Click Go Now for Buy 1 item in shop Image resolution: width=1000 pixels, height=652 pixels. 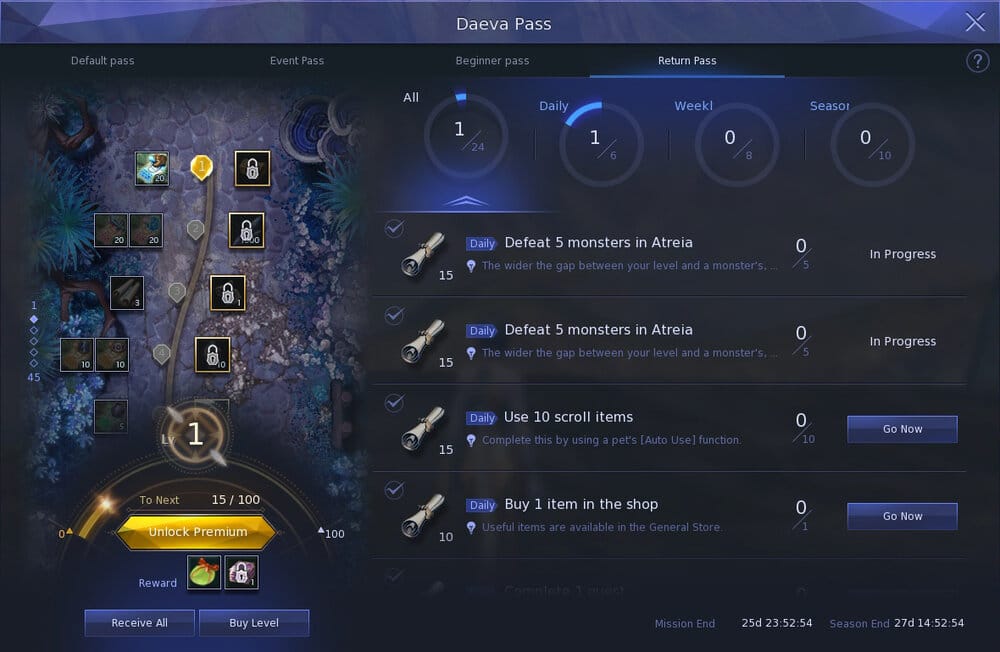(x=902, y=516)
